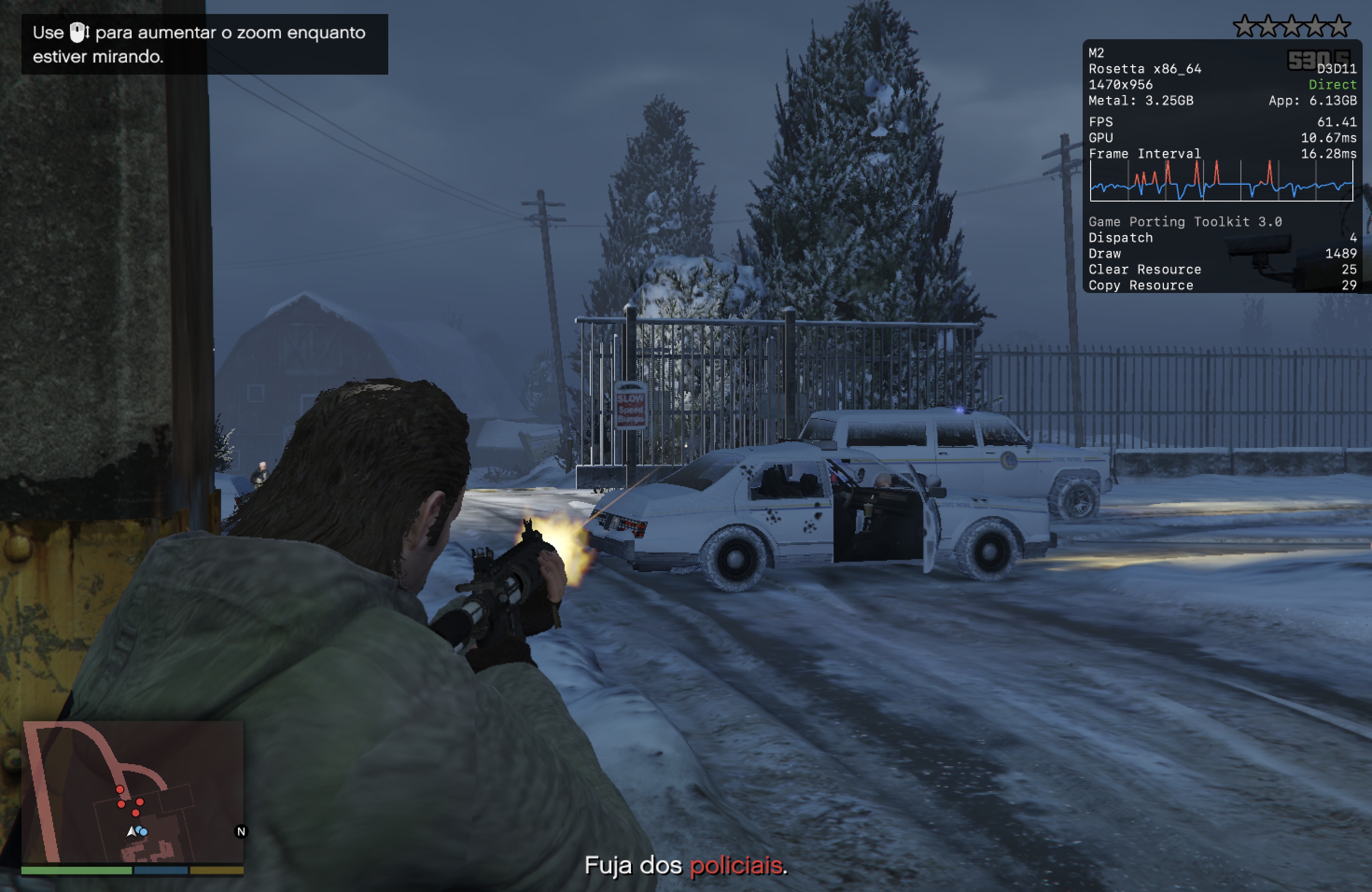
Task: Click the minimap radar
Action: (133, 792)
